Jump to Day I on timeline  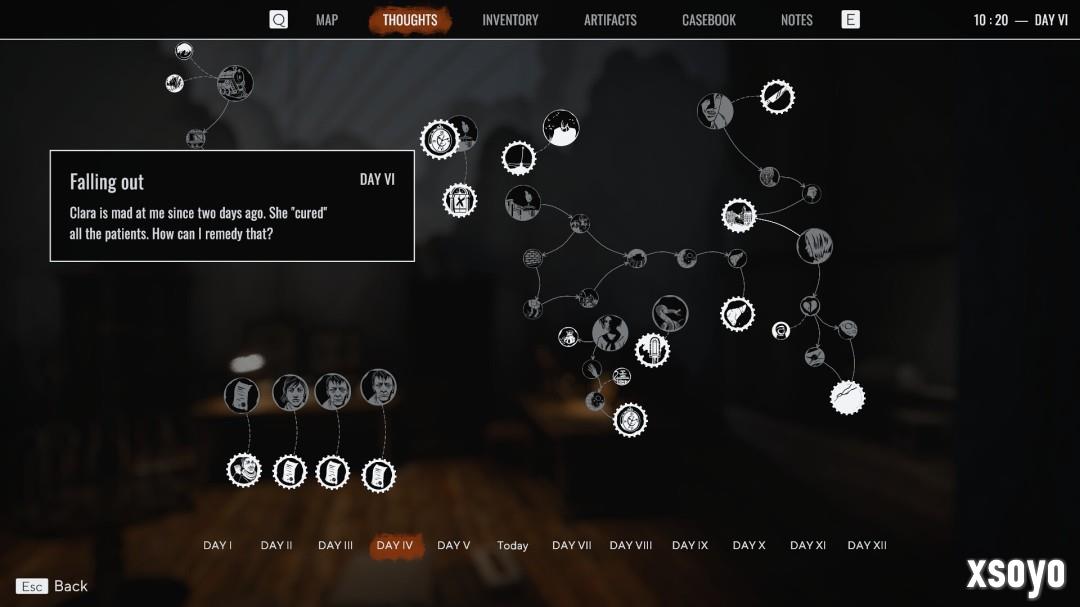pos(217,546)
